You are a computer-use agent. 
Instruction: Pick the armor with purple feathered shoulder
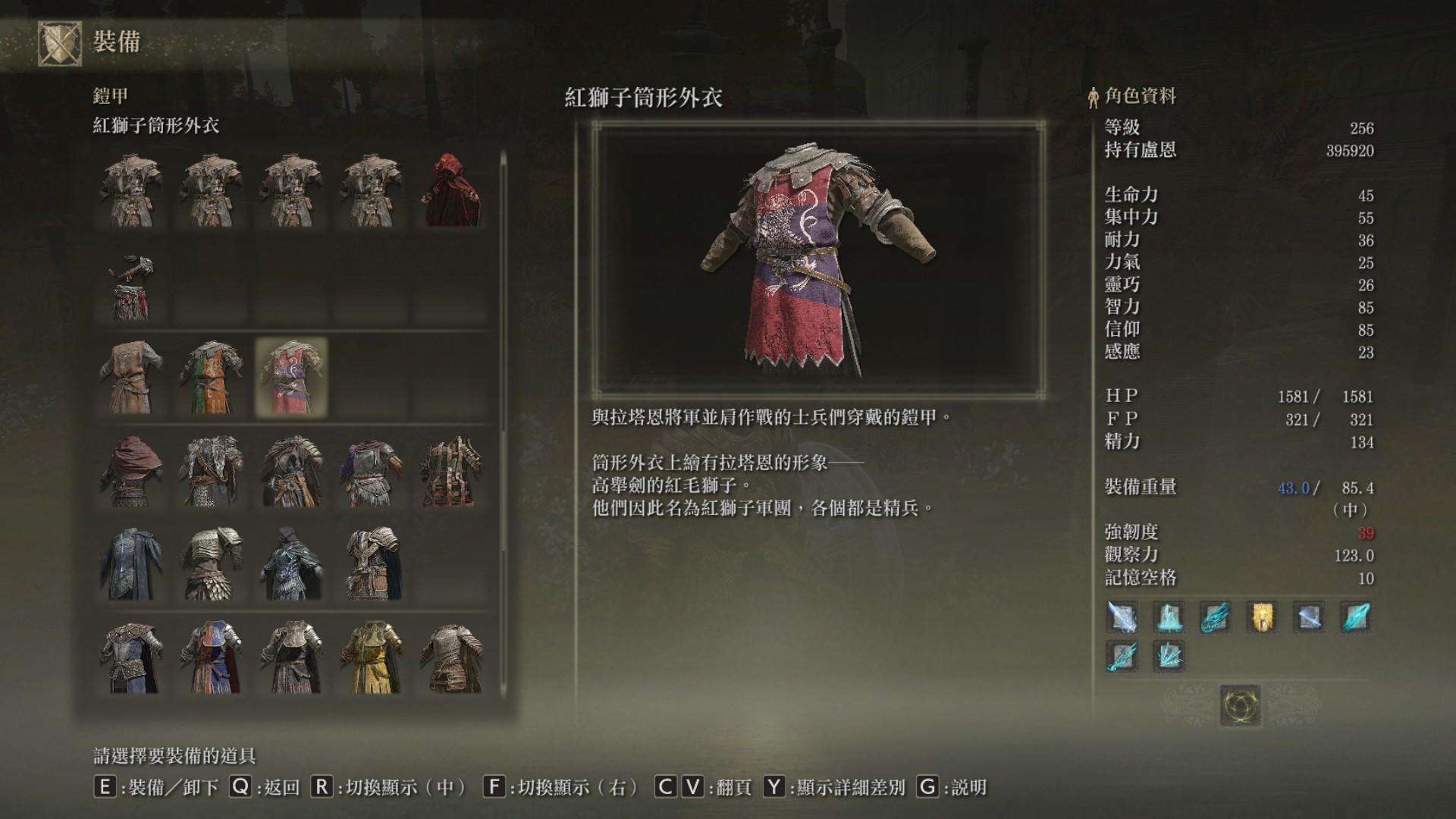pyautogui.click(x=371, y=471)
